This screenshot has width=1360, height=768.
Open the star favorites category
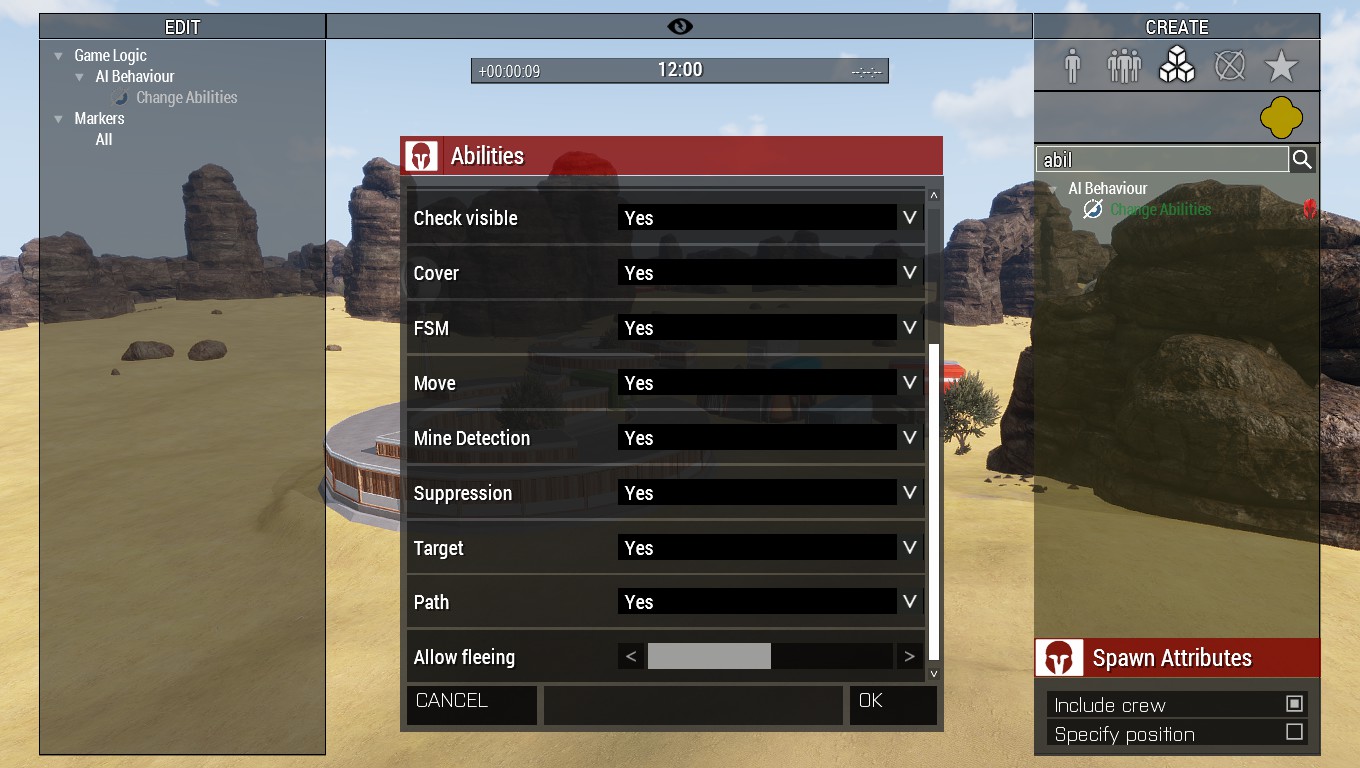[x=1282, y=64]
